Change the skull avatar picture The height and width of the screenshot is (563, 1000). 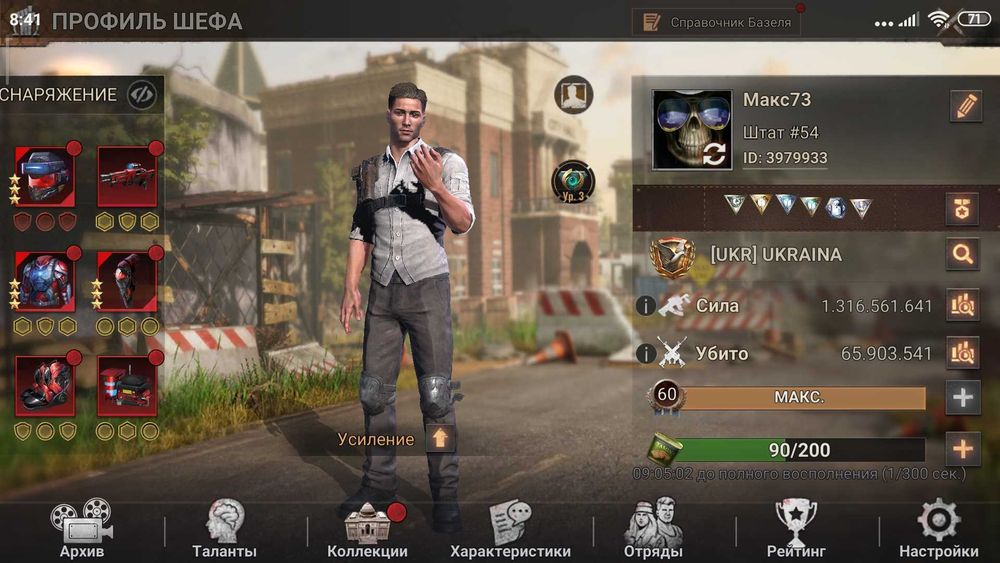point(691,130)
